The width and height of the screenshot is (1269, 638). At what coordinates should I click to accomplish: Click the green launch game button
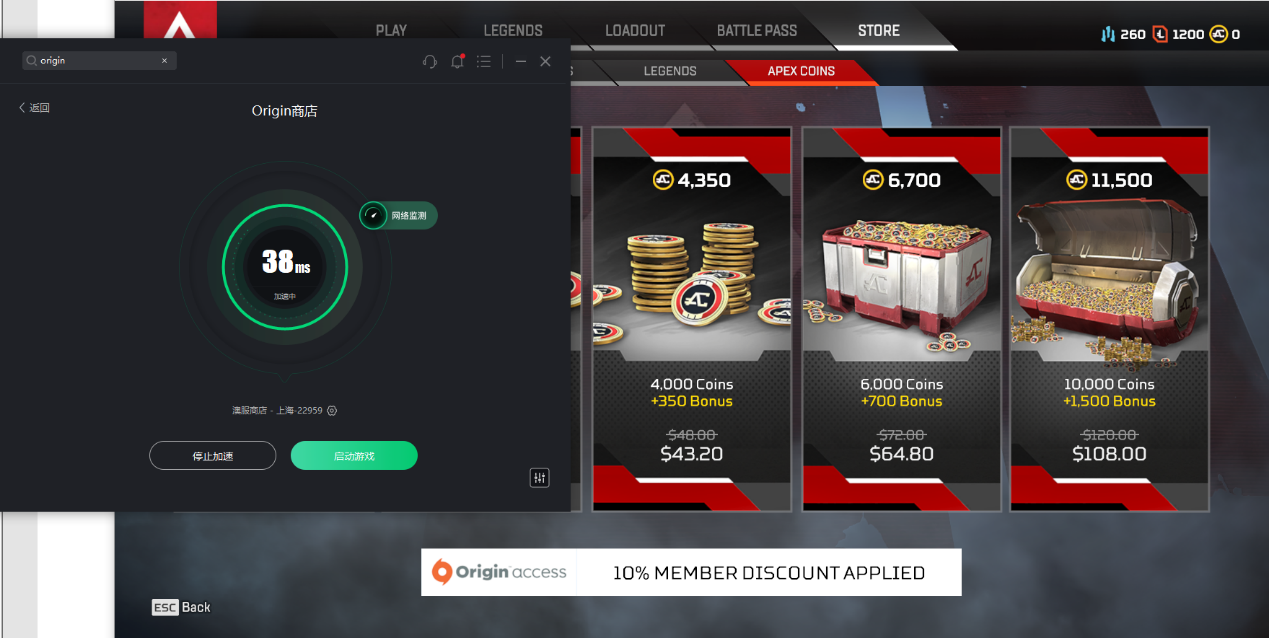tap(354, 456)
